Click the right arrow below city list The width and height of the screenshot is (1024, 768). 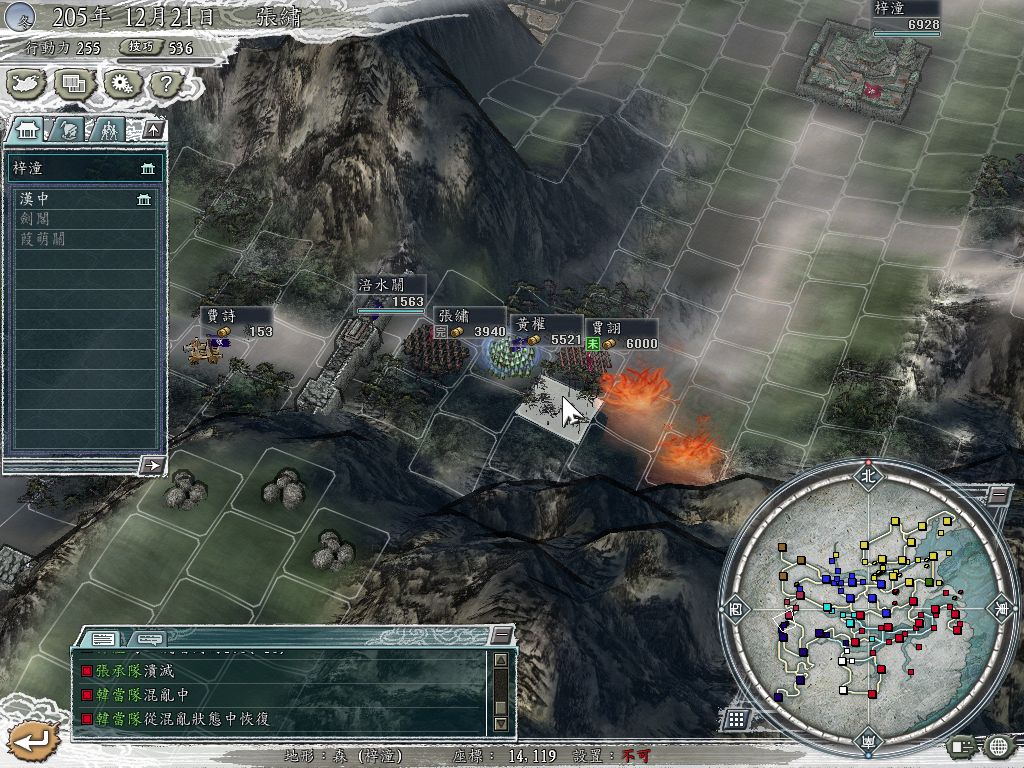tap(152, 465)
